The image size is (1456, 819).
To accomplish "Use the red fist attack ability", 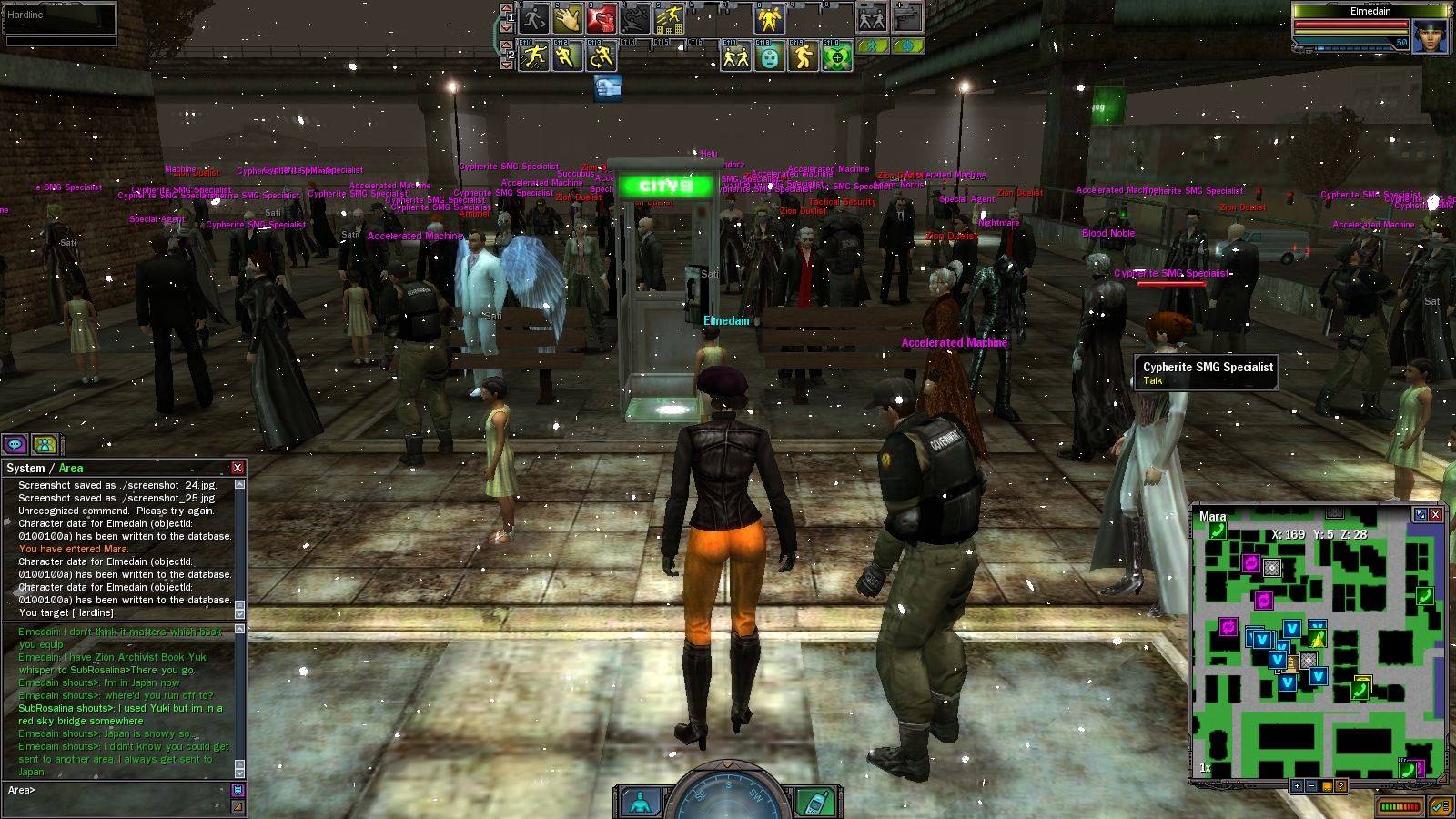I will [602, 18].
